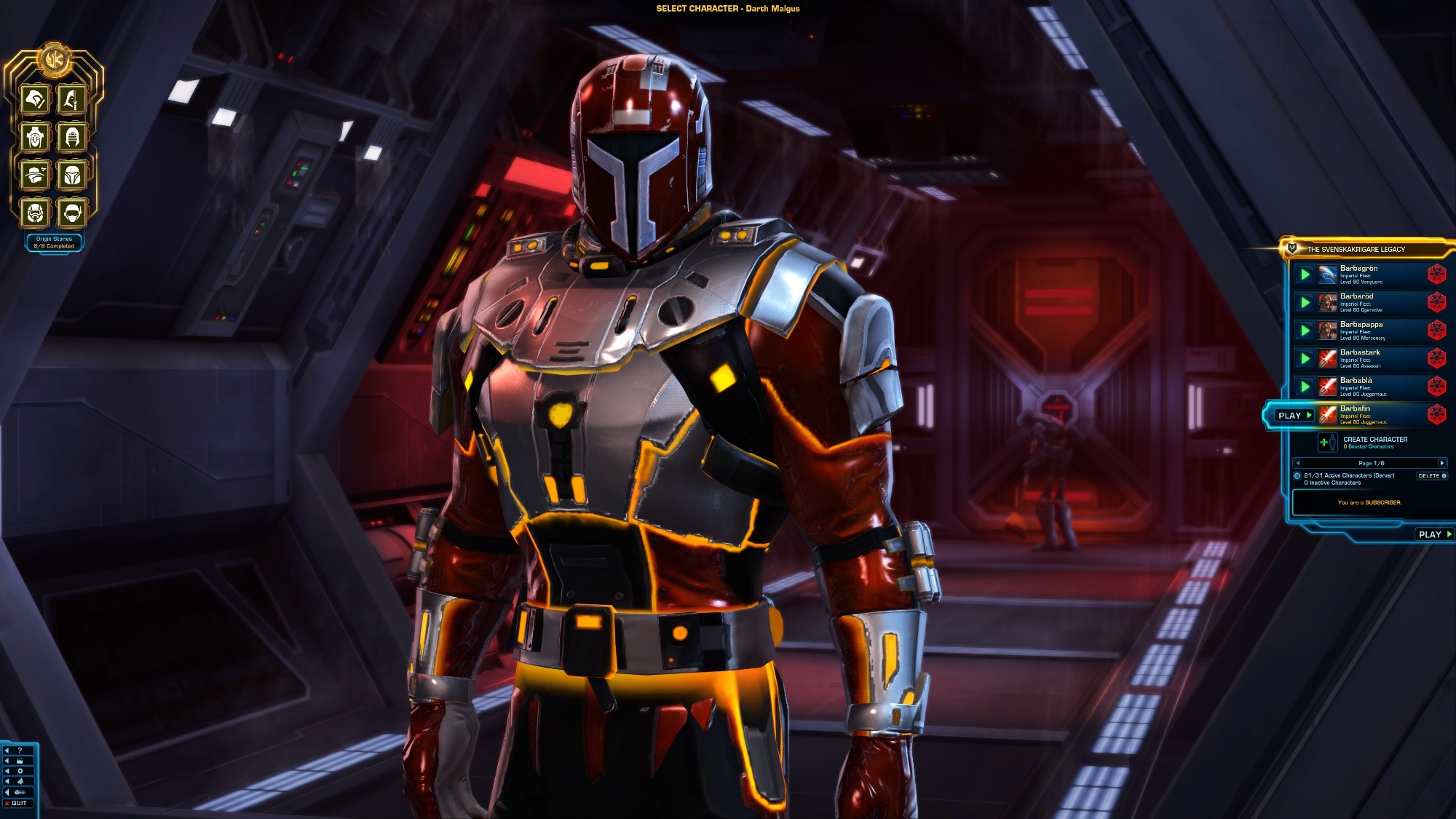This screenshot has height=819, width=1456.
Task: Click the PLAY button beside Barbafin
Action: point(1294,415)
